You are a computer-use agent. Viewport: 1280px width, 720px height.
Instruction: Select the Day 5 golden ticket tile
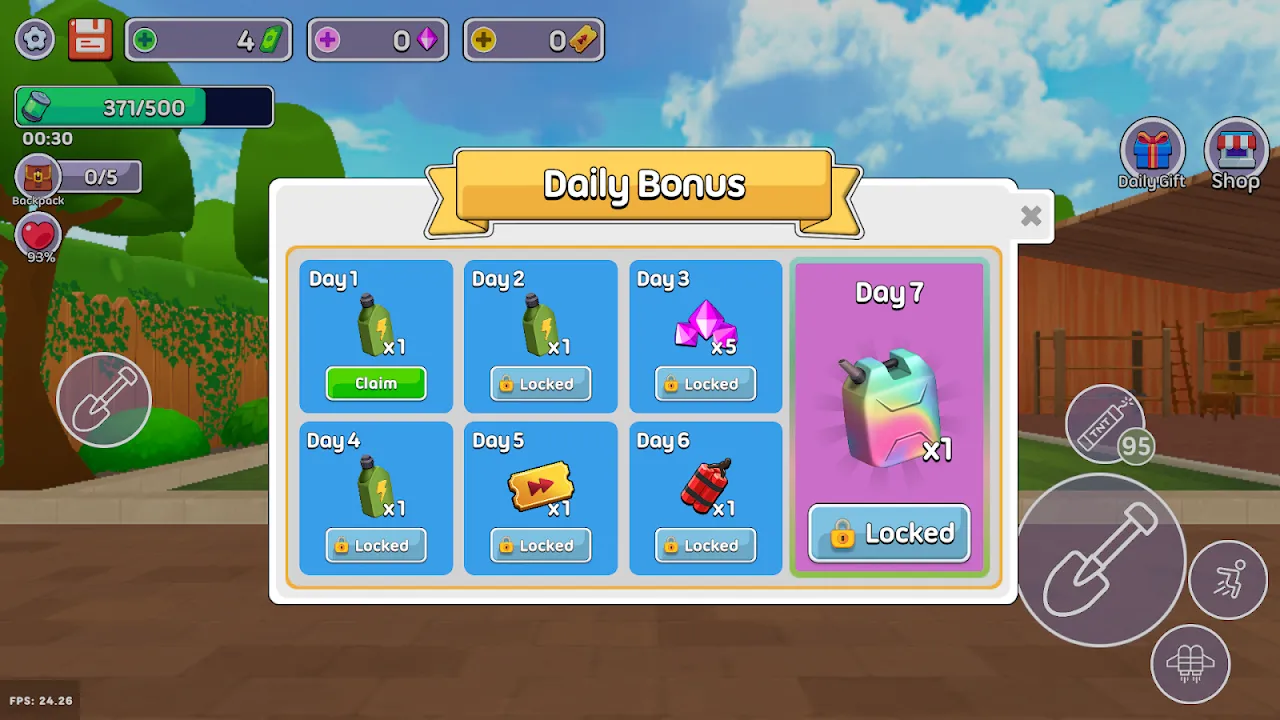tap(540, 498)
